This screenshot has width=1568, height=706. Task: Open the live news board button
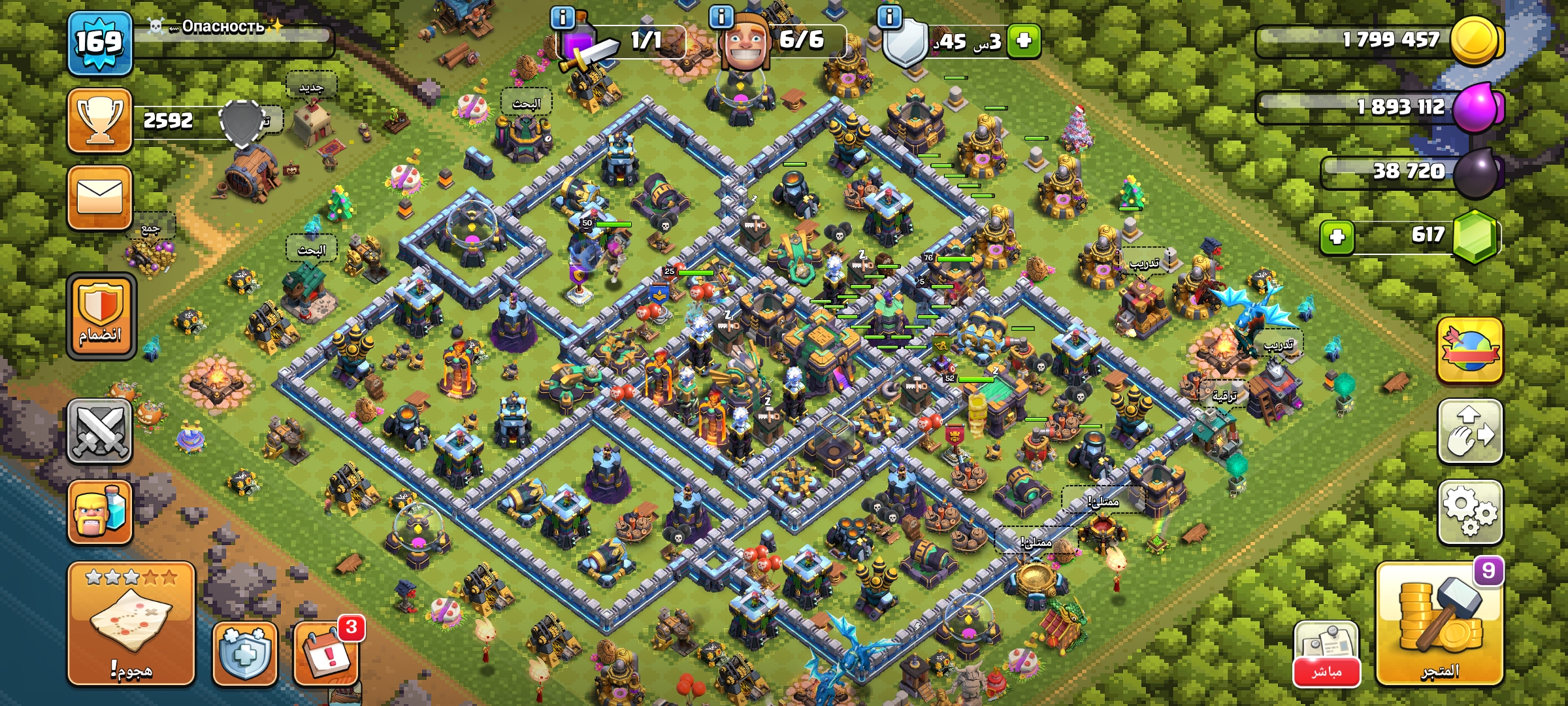(1326, 654)
